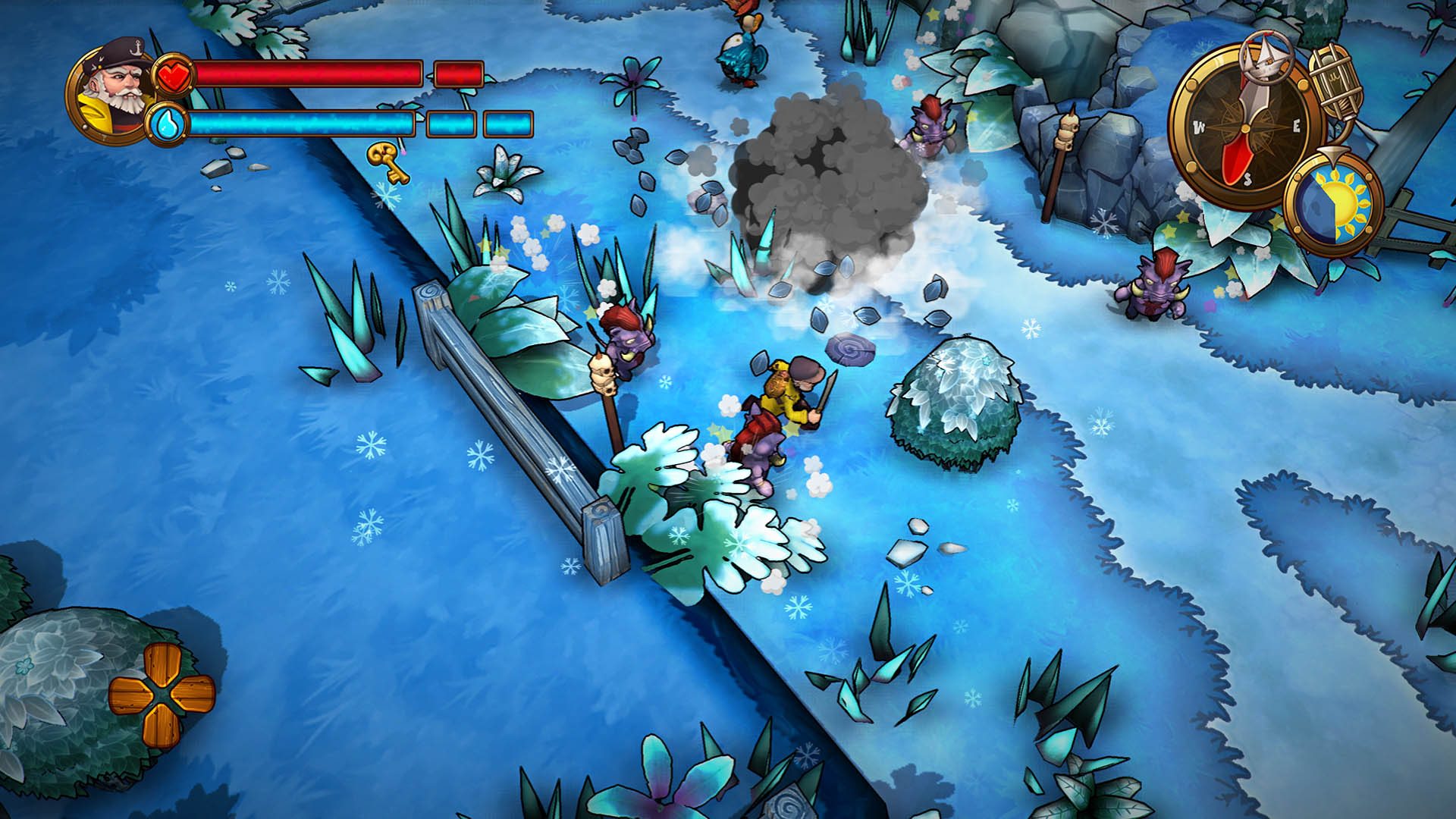Image resolution: width=1456 pixels, height=819 pixels.
Task: Open the compass
Action: click(1244, 126)
